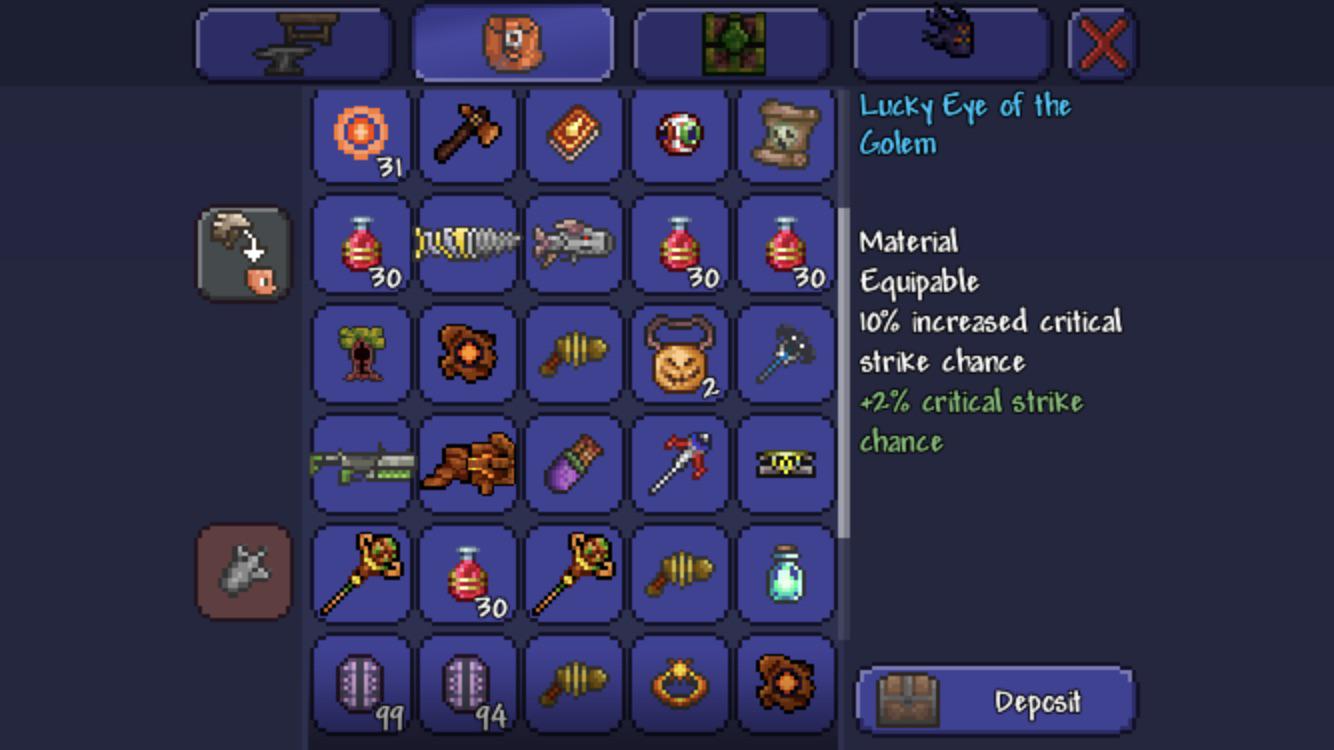
Task: Select the purple item stack of 99
Action: [x=360, y=686]
